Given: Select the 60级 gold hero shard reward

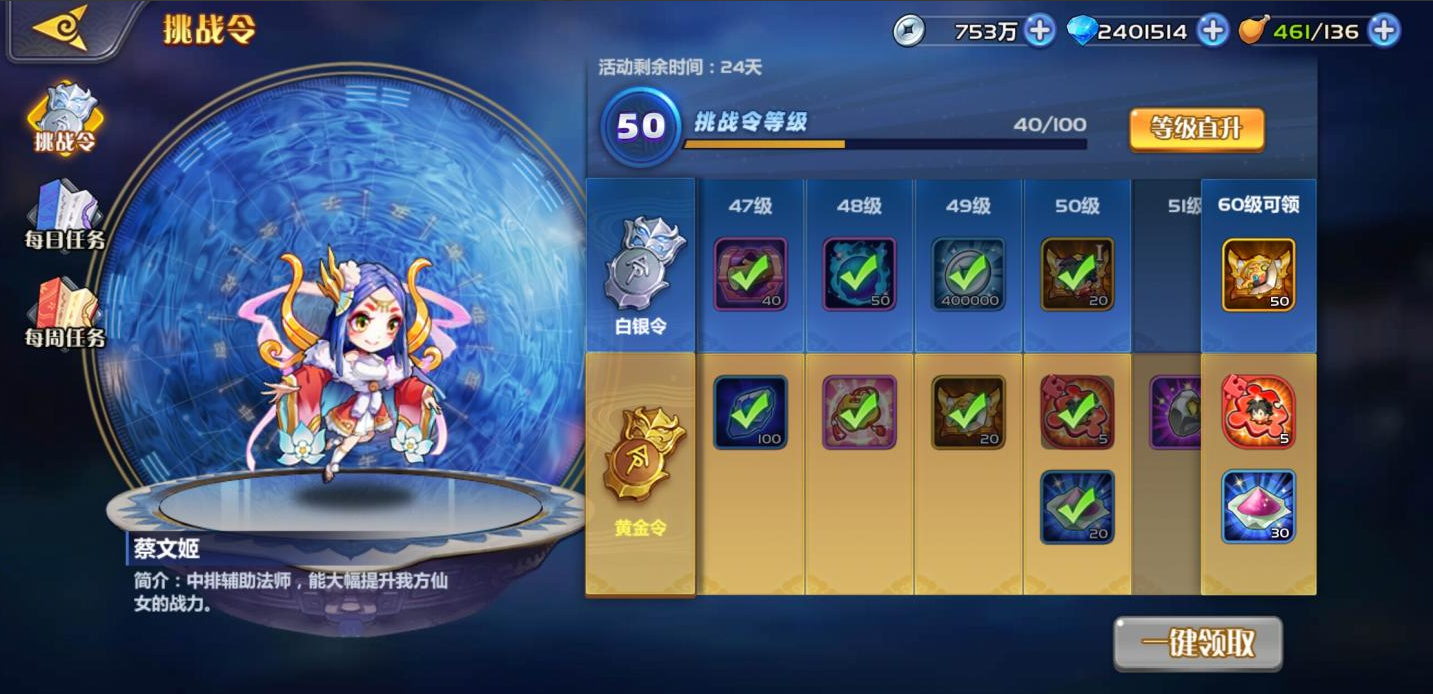Looking at the screenshot, I should pyautogui.click(x=1258, y=412).
